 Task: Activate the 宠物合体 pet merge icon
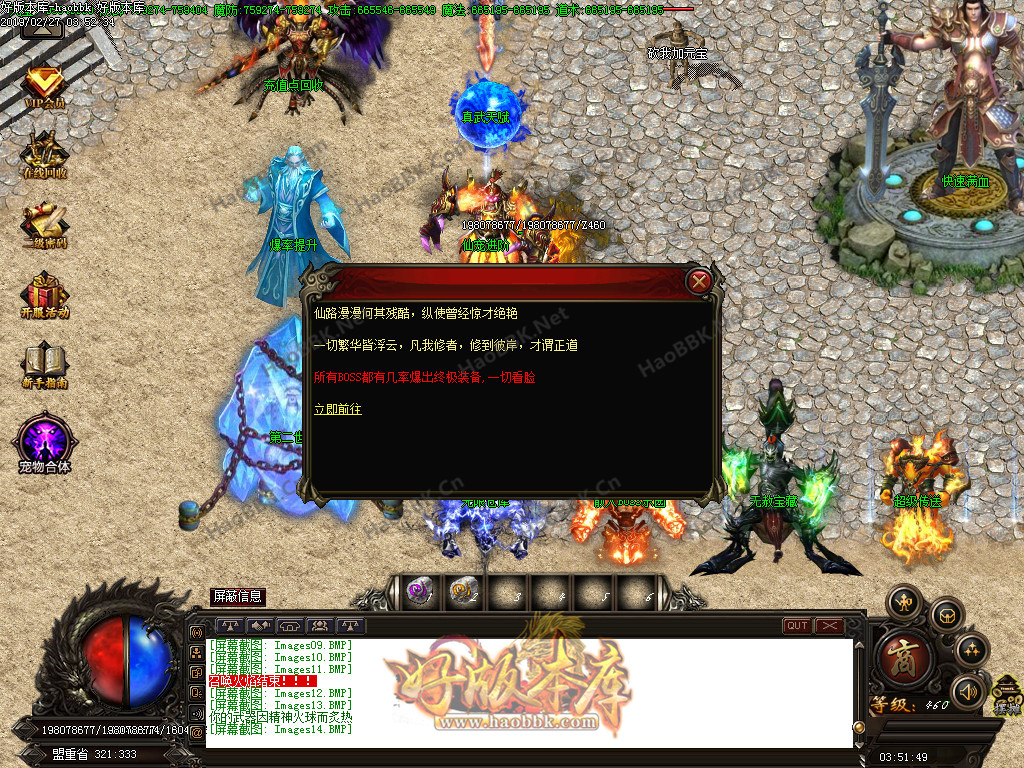[45, 442]
